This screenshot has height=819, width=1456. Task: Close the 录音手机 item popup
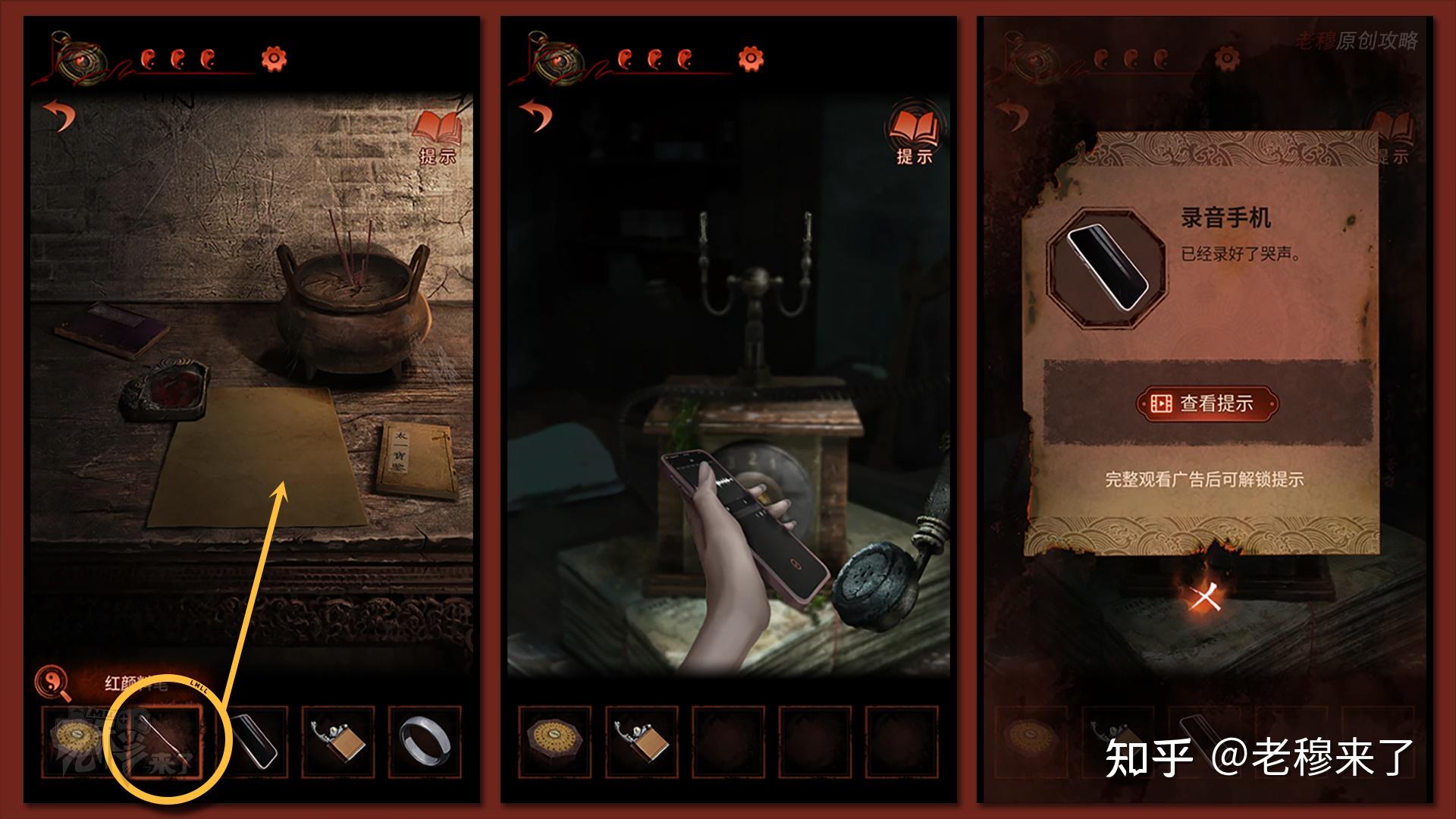(1204, 598)
